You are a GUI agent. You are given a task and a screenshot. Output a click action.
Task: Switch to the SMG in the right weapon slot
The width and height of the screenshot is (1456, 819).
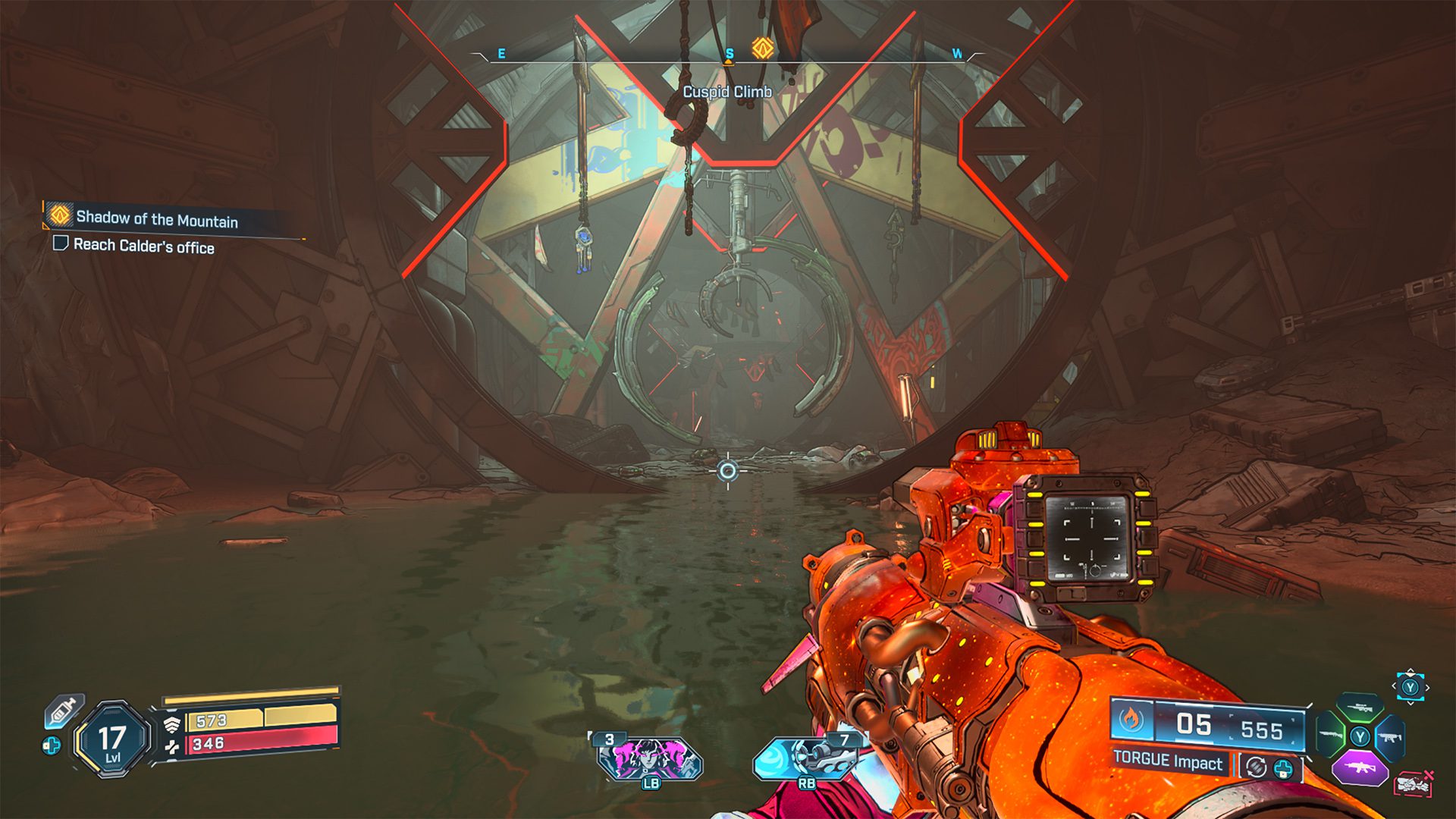coord(1389,736)
